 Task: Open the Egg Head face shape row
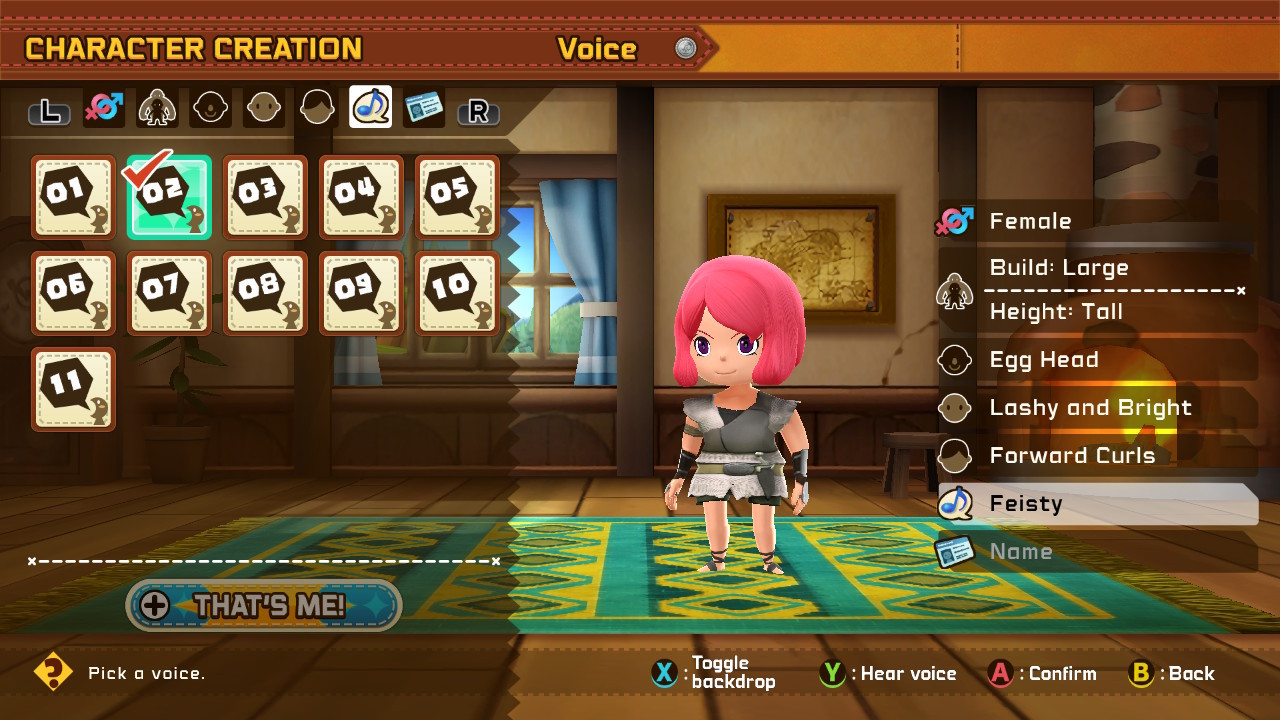1097,360
